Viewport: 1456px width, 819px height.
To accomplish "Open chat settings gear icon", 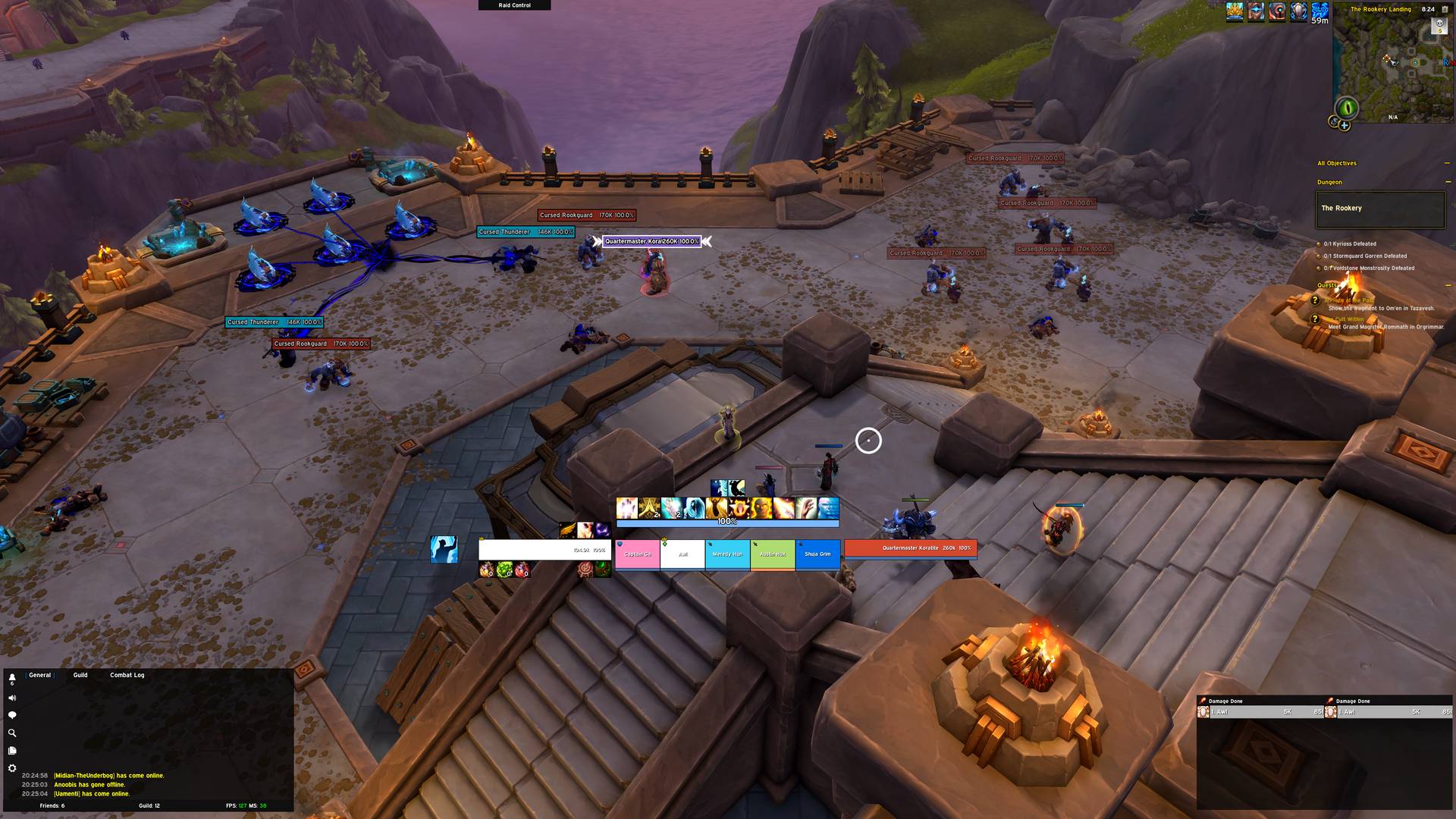I will (x=12, y=768).
